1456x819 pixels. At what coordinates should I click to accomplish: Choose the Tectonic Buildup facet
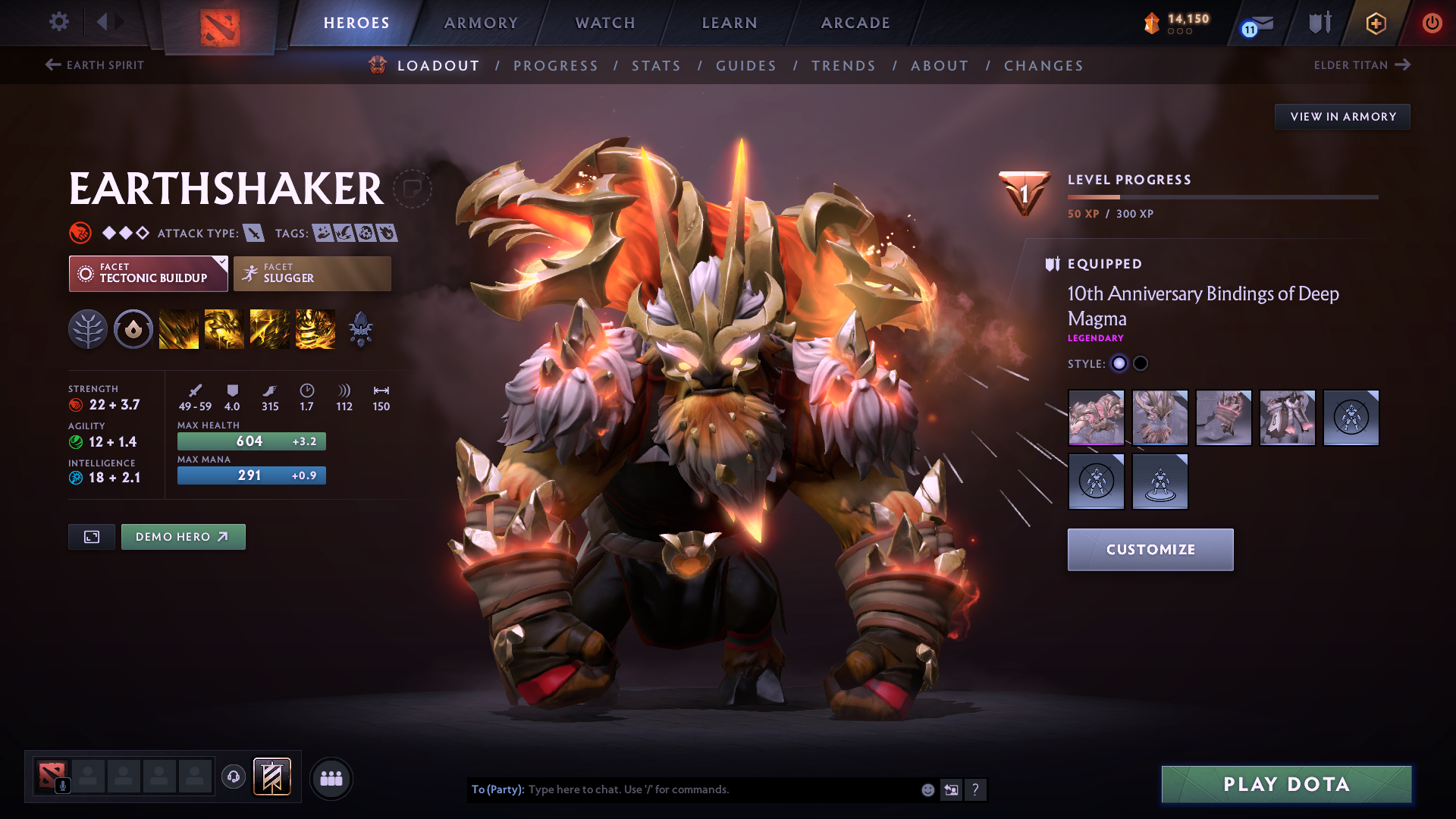pos(149,274)
